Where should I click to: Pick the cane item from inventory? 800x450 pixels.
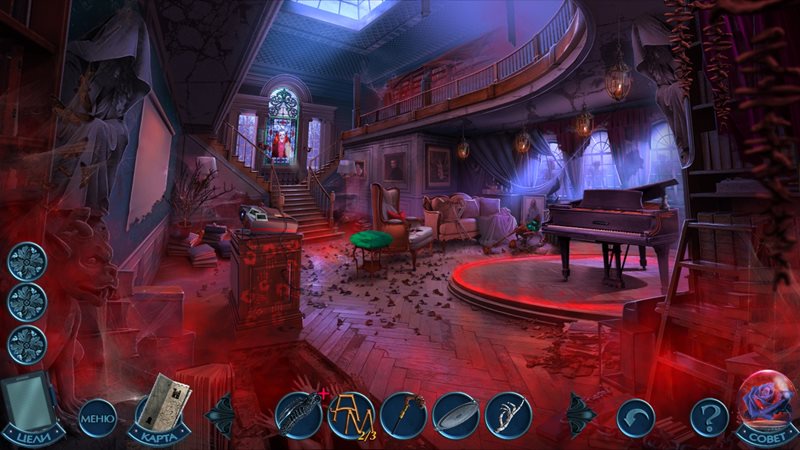tap(403, 413)
